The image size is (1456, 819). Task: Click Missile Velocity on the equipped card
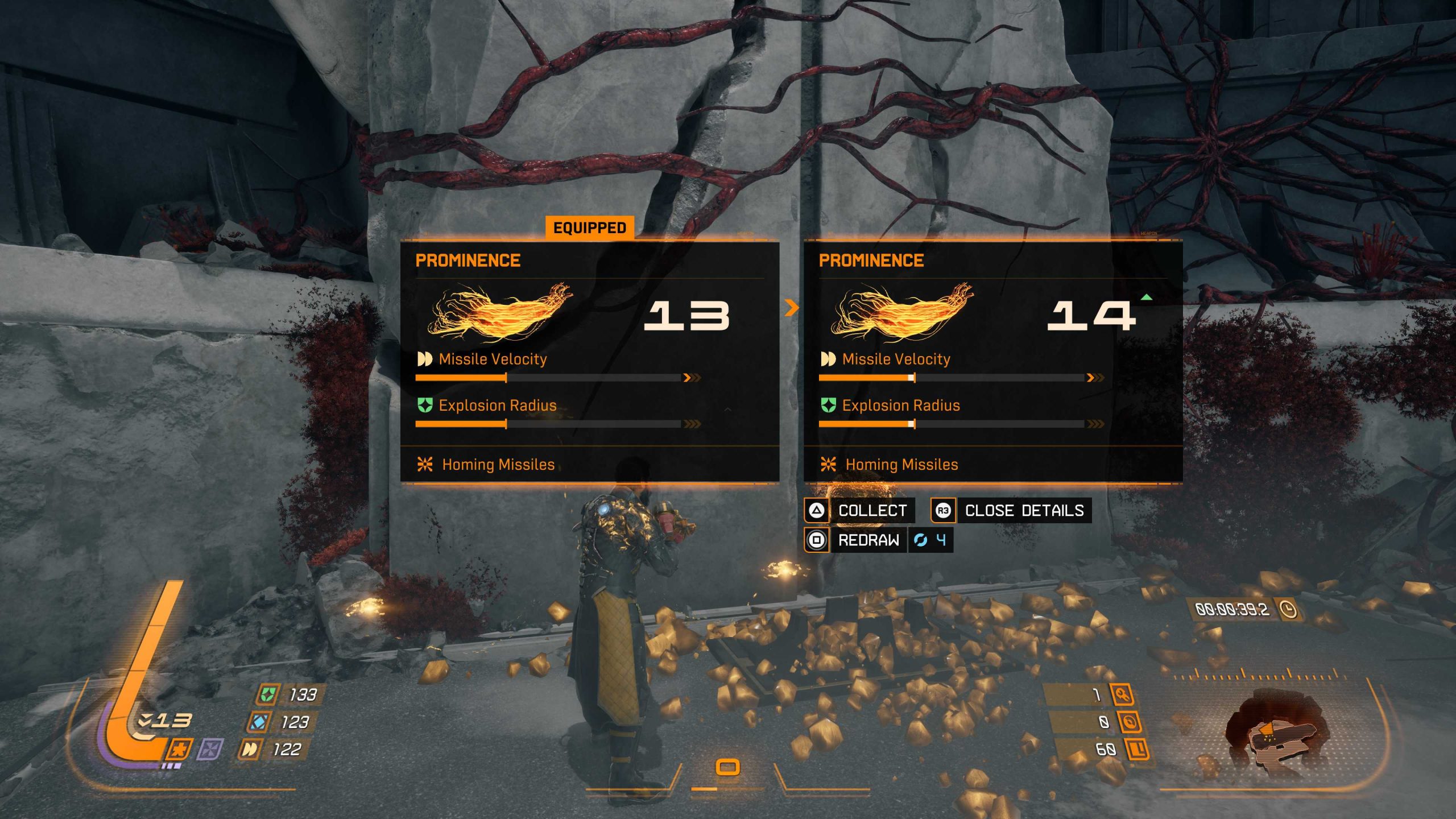click(493, 359)
